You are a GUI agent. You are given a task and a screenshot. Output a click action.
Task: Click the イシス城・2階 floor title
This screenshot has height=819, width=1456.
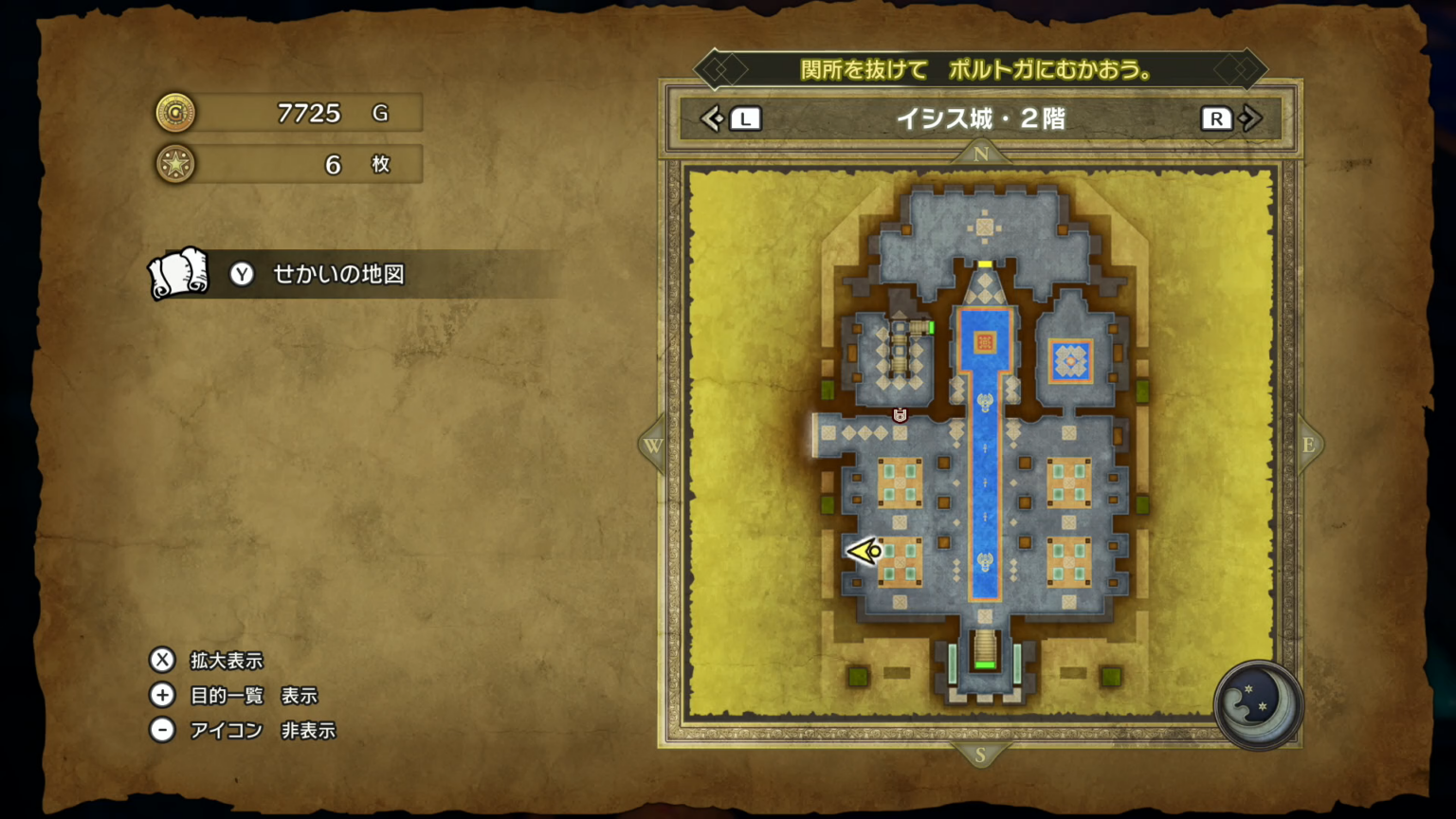pos(983,119)
